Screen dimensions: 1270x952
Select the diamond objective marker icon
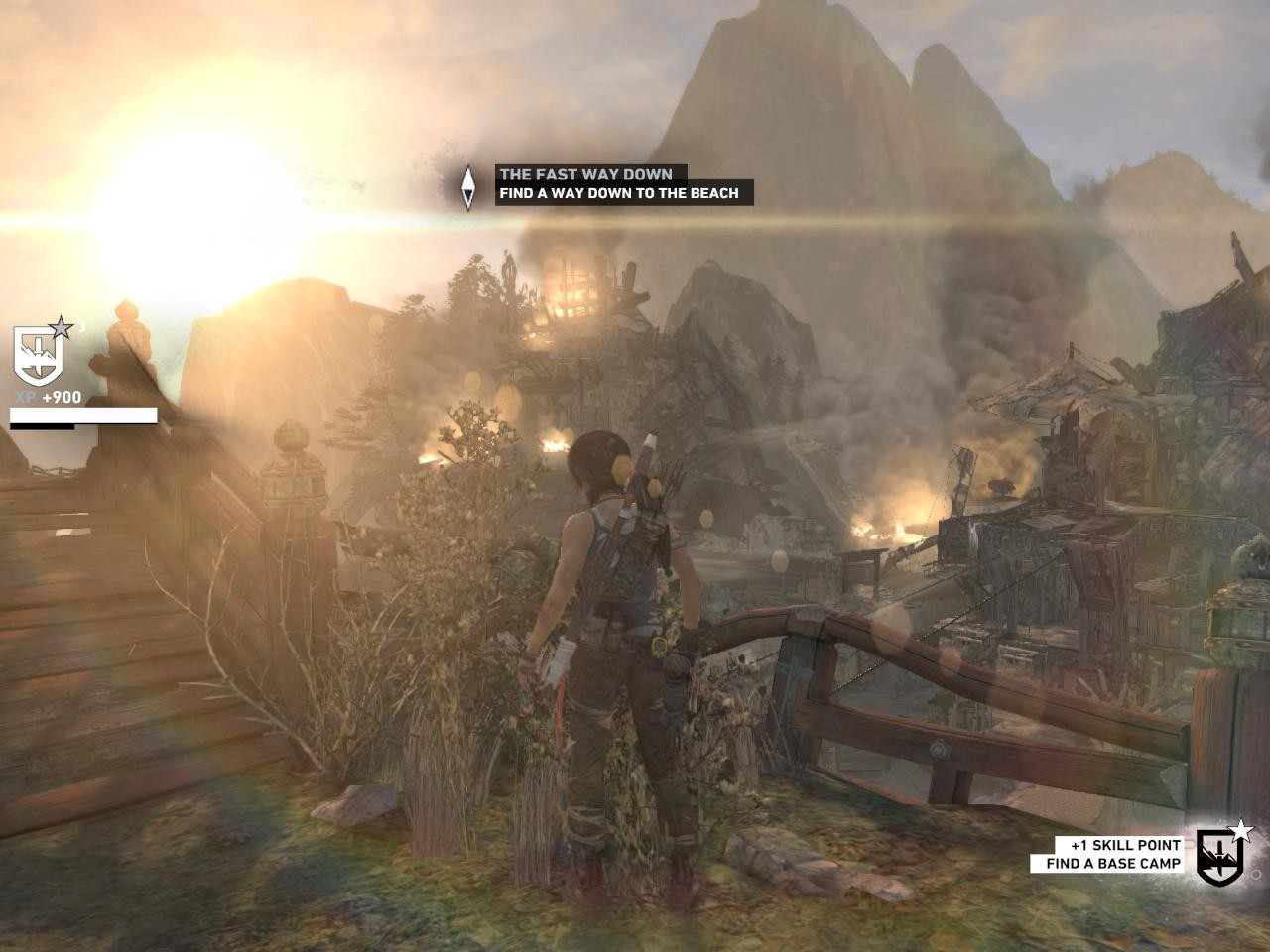click(468, 185)
